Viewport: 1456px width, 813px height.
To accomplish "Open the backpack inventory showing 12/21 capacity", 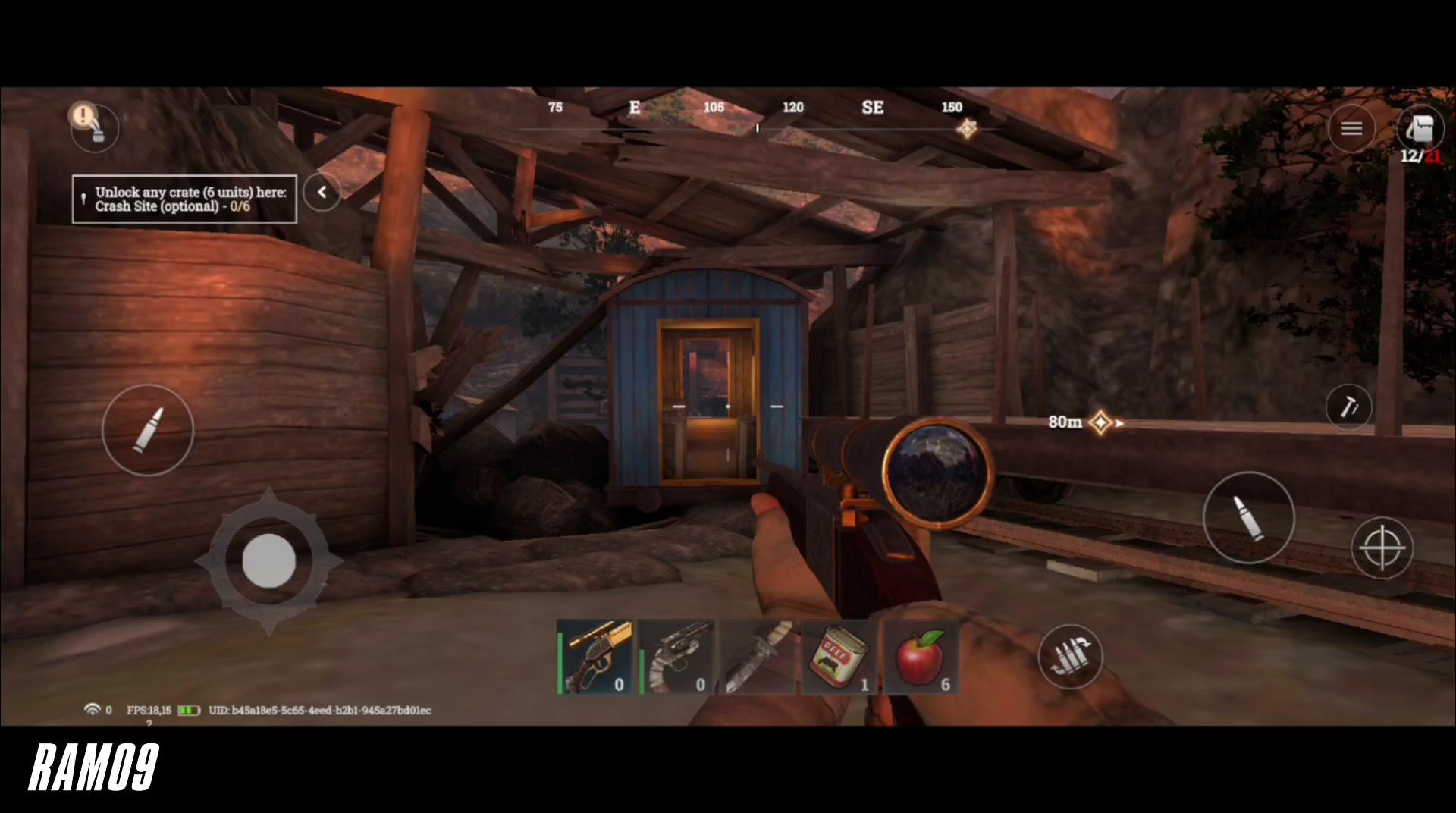I will coord(1421,129).
